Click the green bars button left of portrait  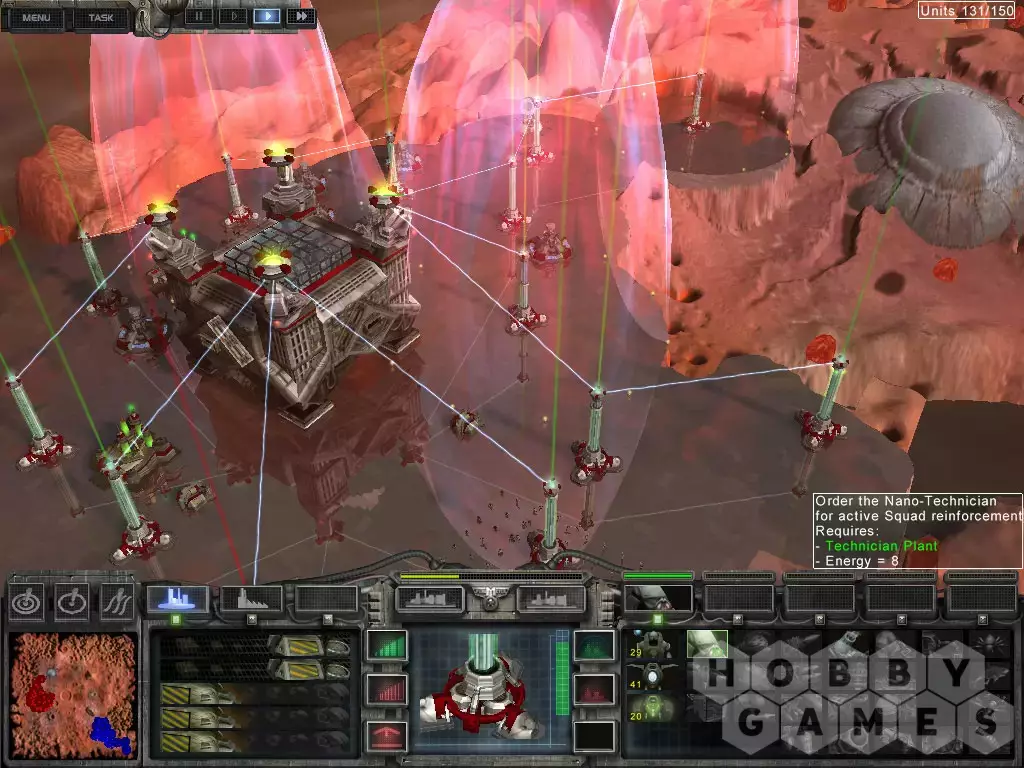387,645
